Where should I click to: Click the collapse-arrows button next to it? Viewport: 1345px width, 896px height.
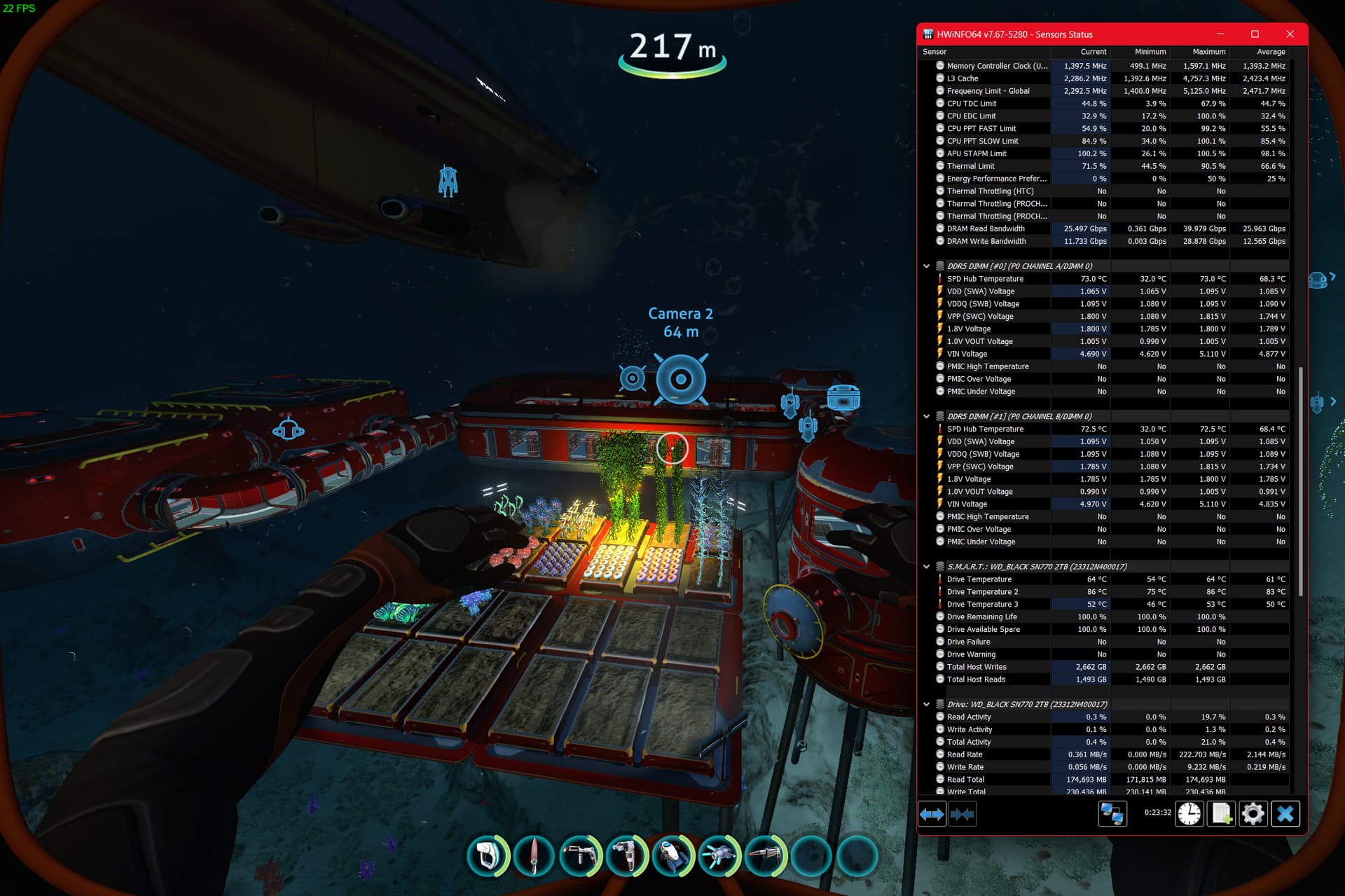(x=963, y=813)
